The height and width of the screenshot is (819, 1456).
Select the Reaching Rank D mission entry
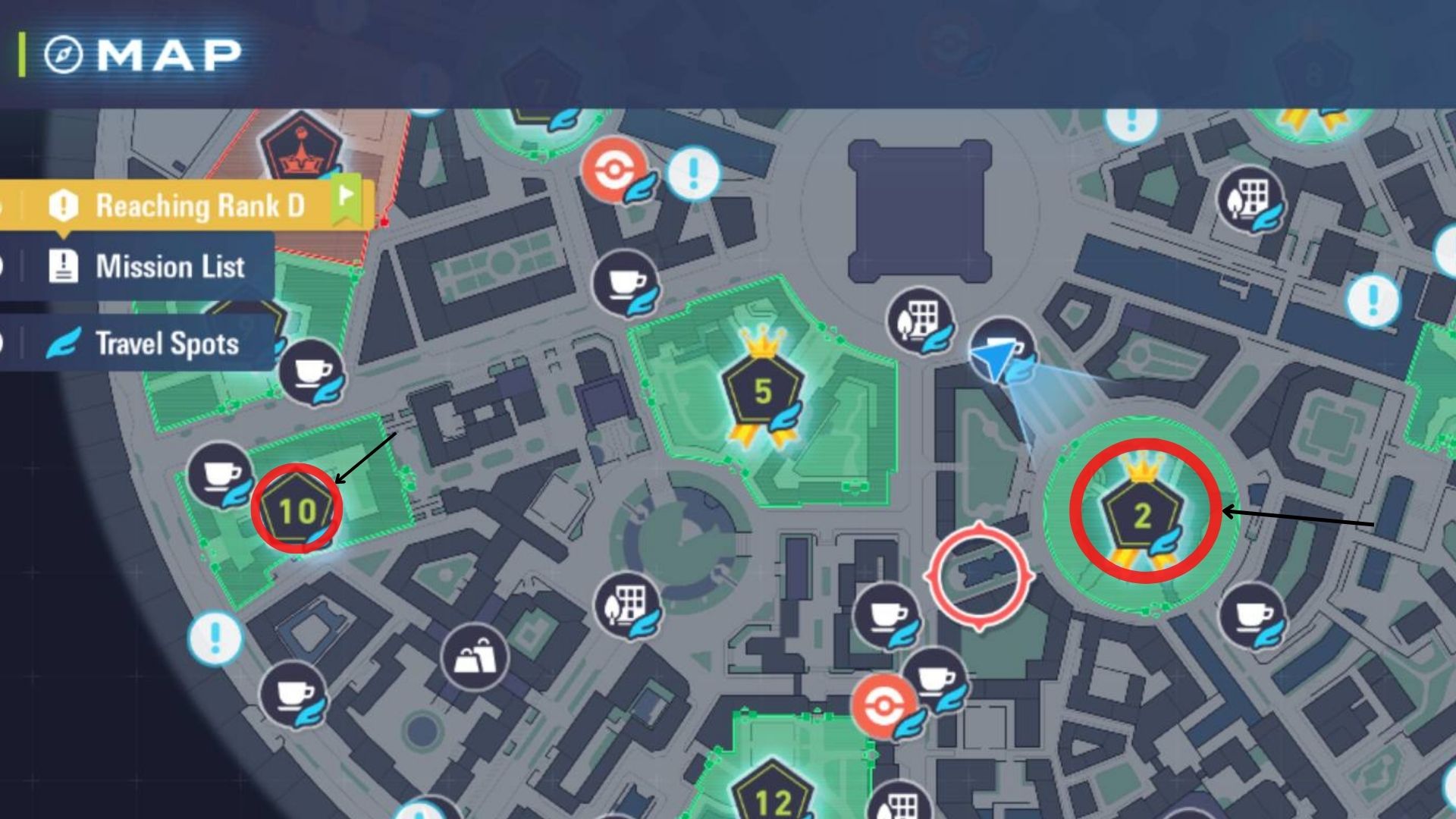coord(201,204)
